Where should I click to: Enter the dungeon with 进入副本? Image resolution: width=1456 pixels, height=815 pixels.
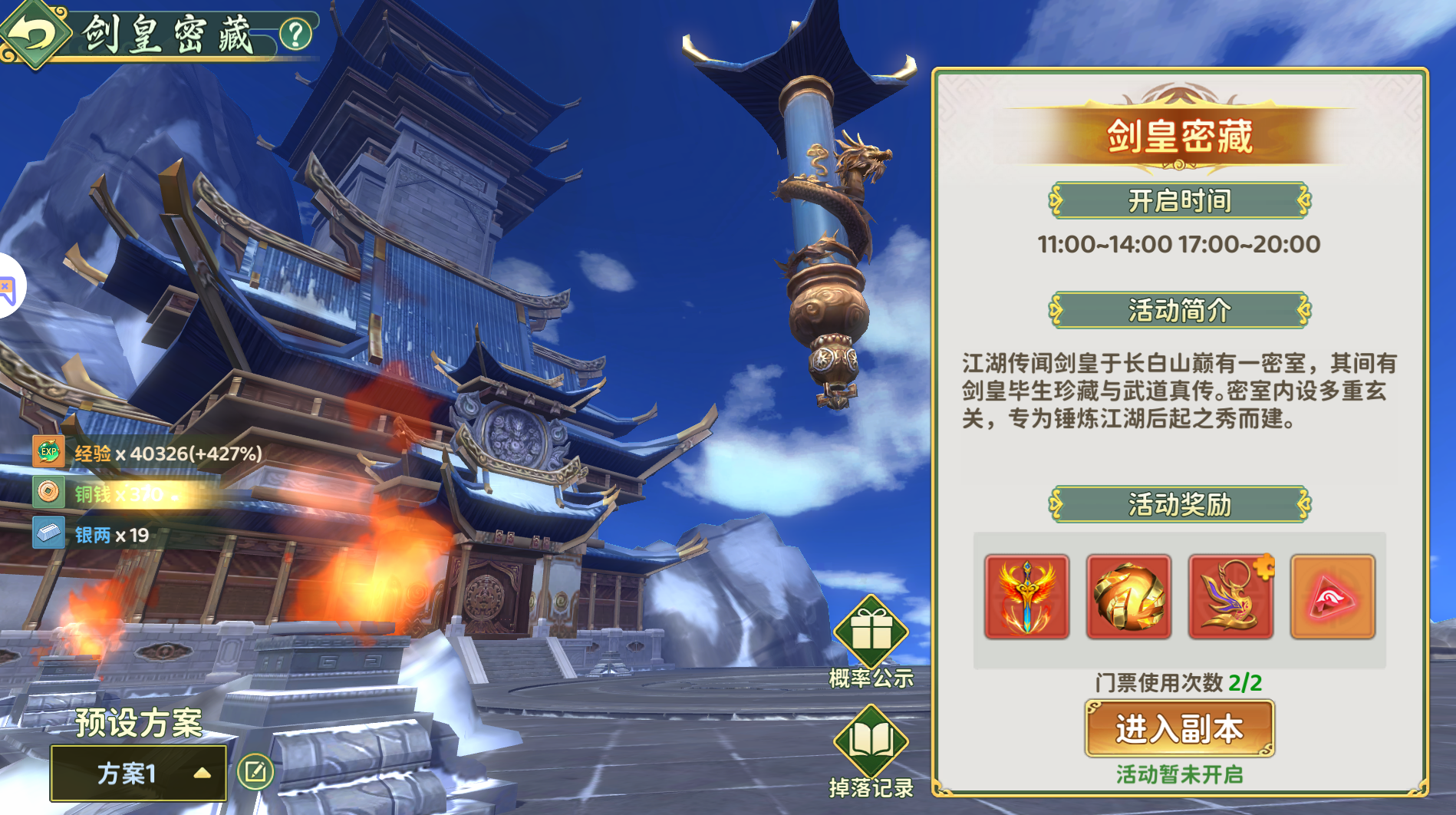tap(1179, 728)
